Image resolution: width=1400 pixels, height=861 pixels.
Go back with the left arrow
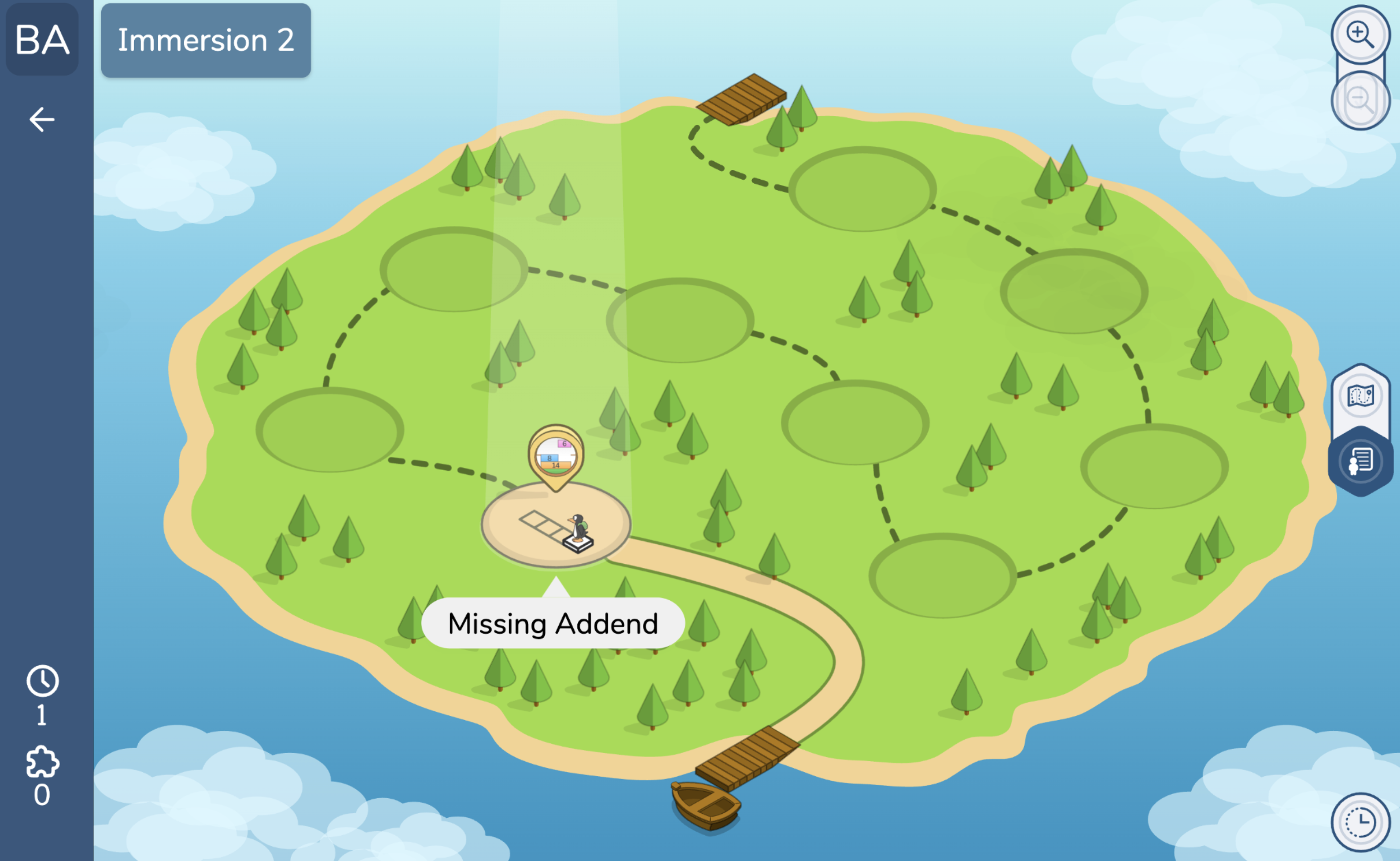[41, 119]
